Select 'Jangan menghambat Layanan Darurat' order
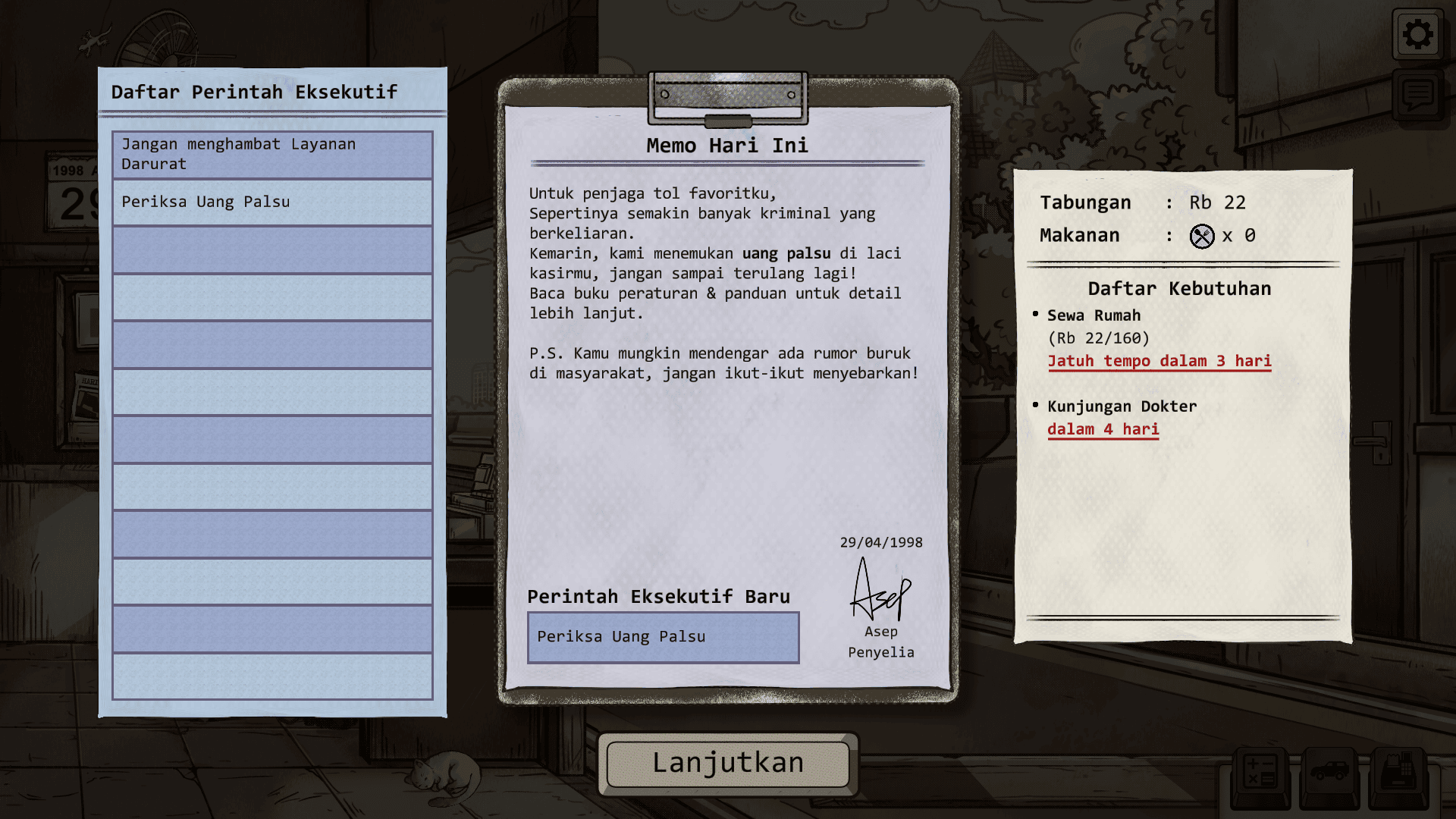The image size is (1456, 819). coord(272,154)
